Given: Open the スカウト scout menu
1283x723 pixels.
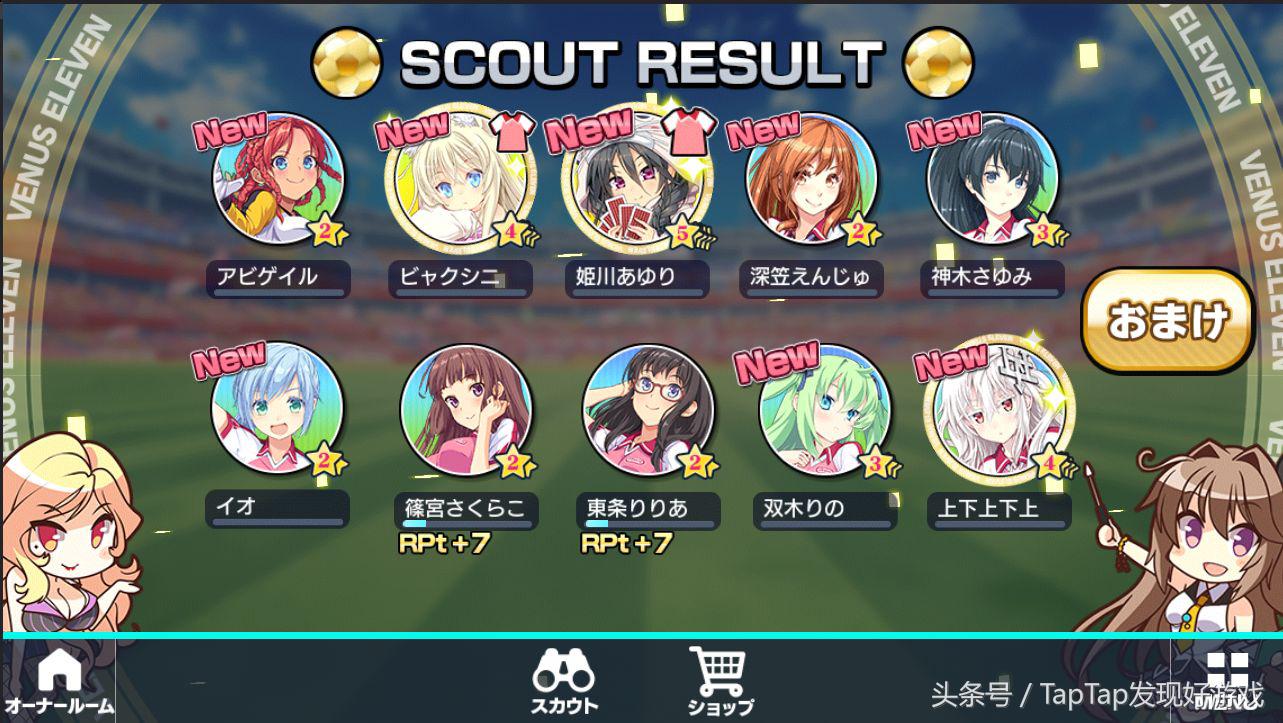Looking at the screenshot, I should click(x=565, y=679).
